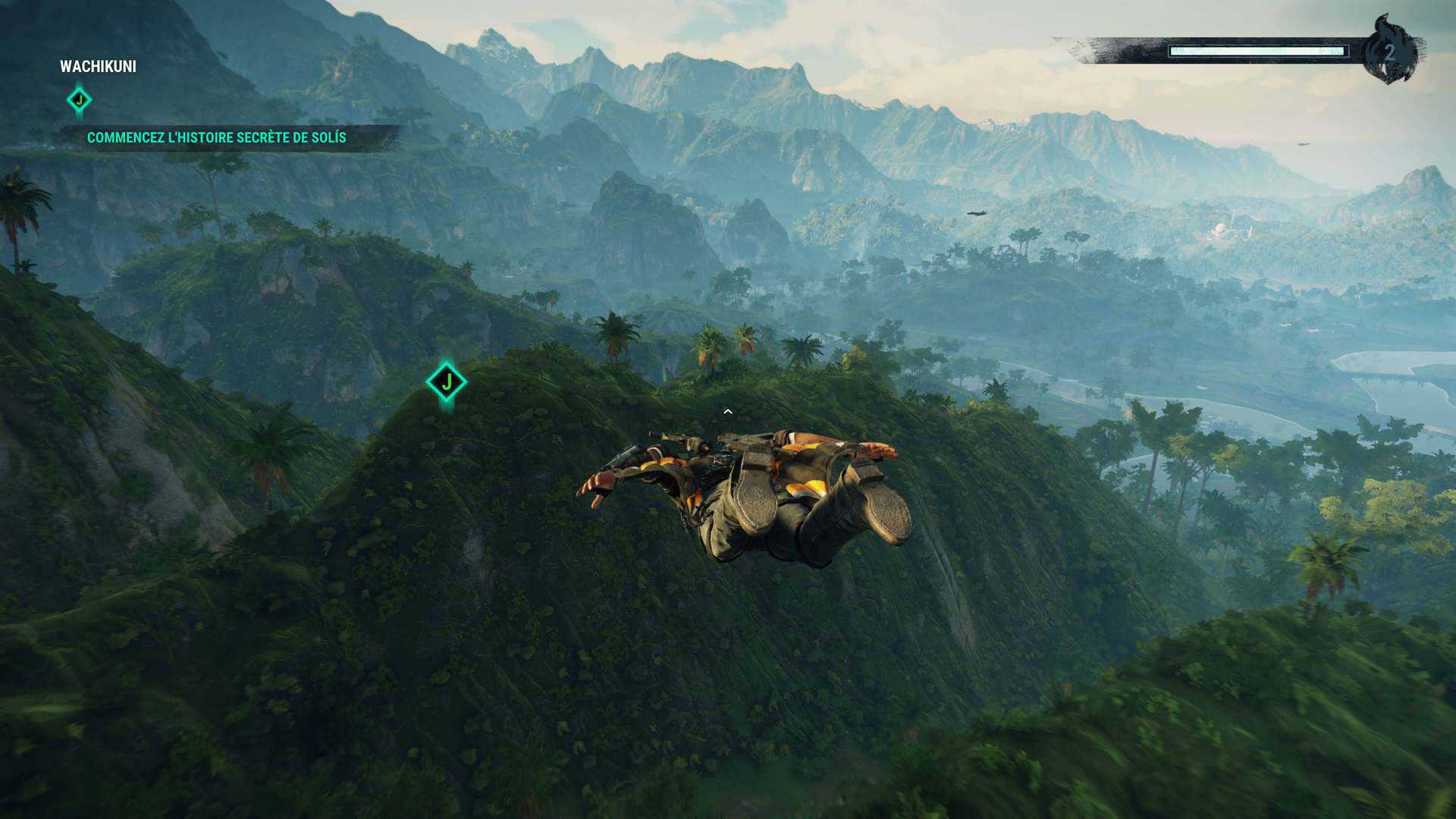
Task: Select the "Commencez l'histoire secrète de Solís" objective
Action: pyautogui.click(x=216, y=138)
